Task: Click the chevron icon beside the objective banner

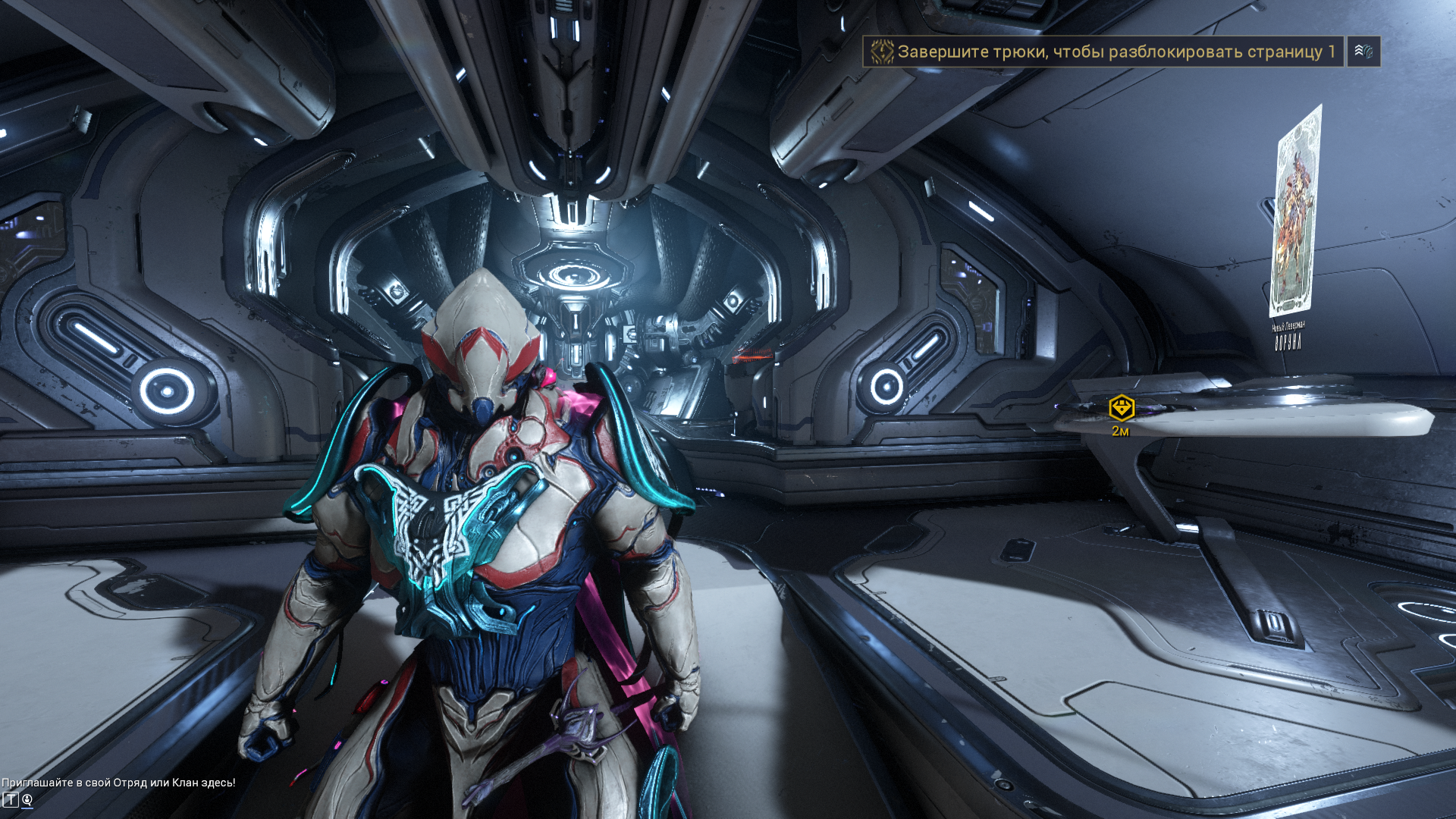Action: pos(1363,52)
